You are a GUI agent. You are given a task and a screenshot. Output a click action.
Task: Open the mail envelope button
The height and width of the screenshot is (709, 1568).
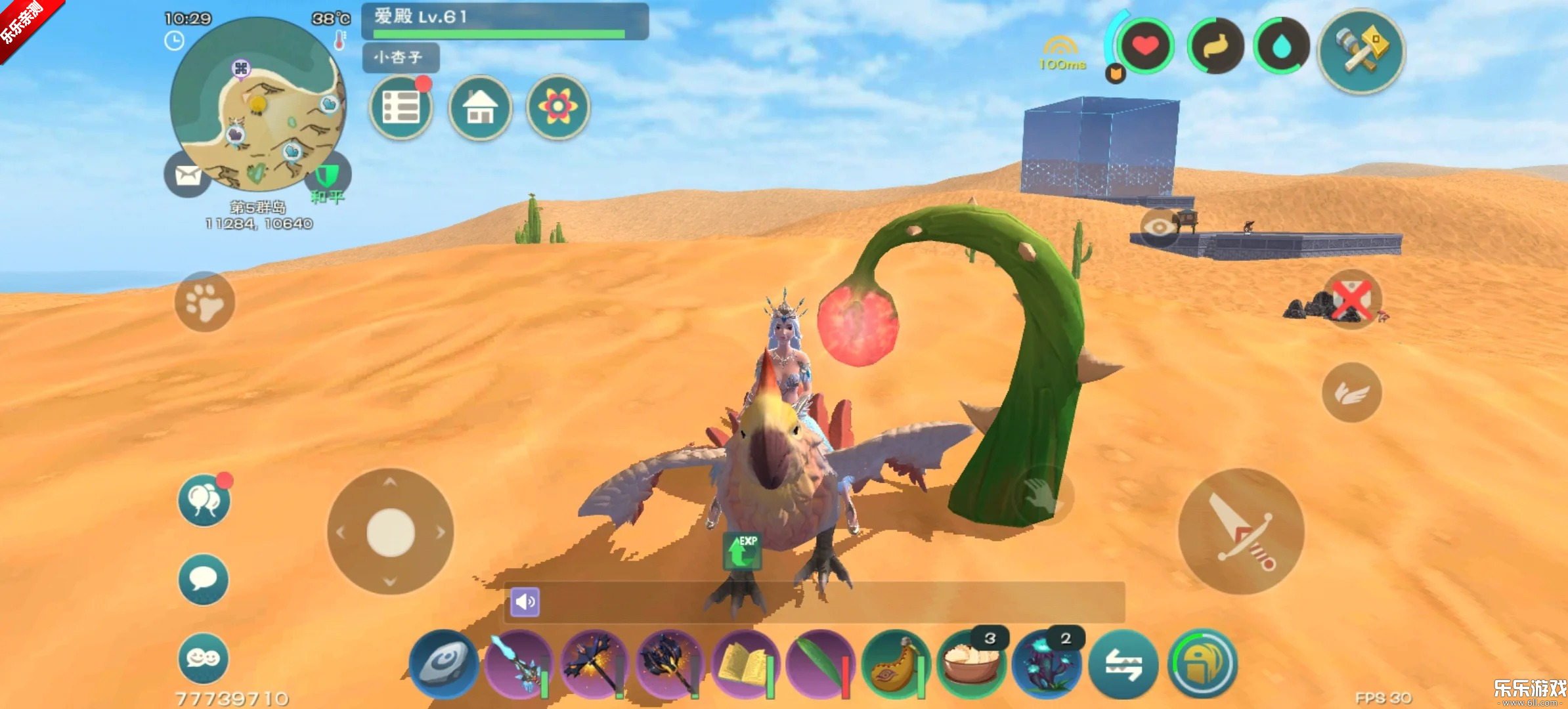pos(188,175)
